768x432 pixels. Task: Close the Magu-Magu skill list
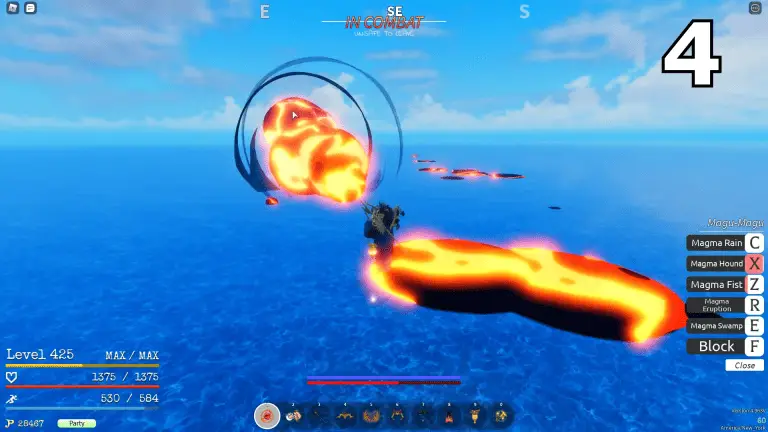(744, 365)
